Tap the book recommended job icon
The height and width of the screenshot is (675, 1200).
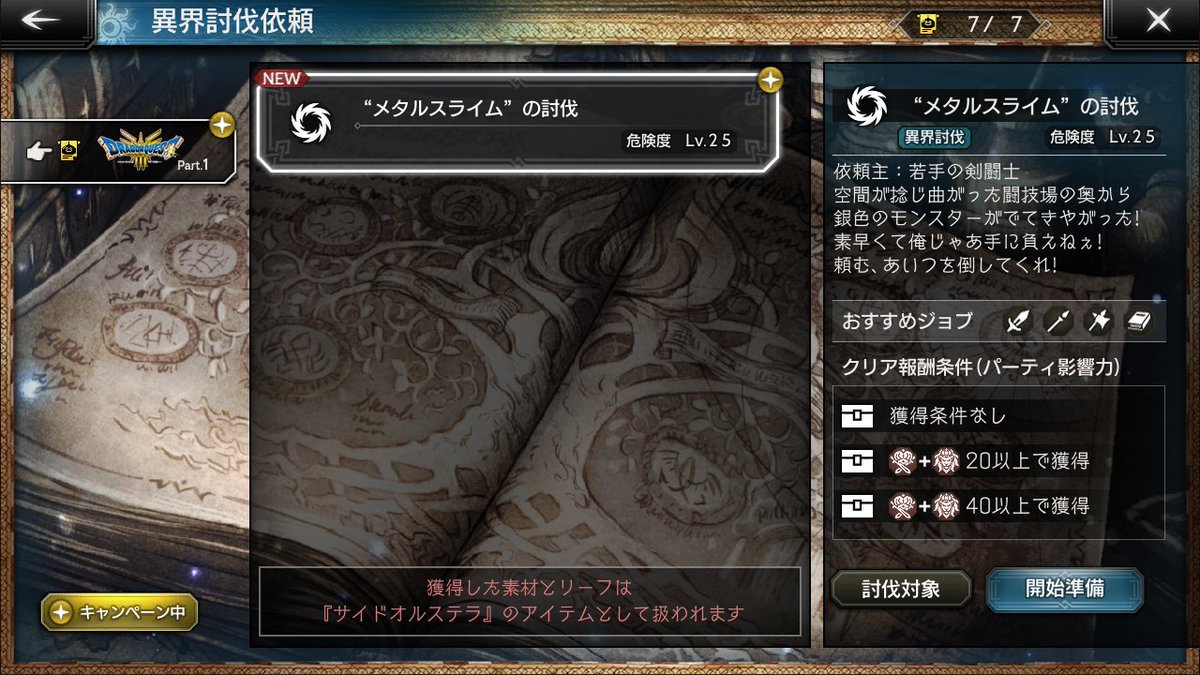tap(1139, 321)
